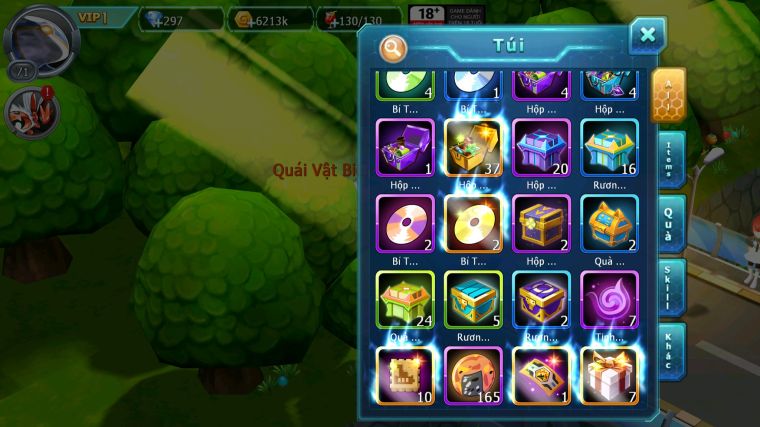Choose the teal-gold chest with count 5
This screenshot has height=427, width=760.
point(473,299)
